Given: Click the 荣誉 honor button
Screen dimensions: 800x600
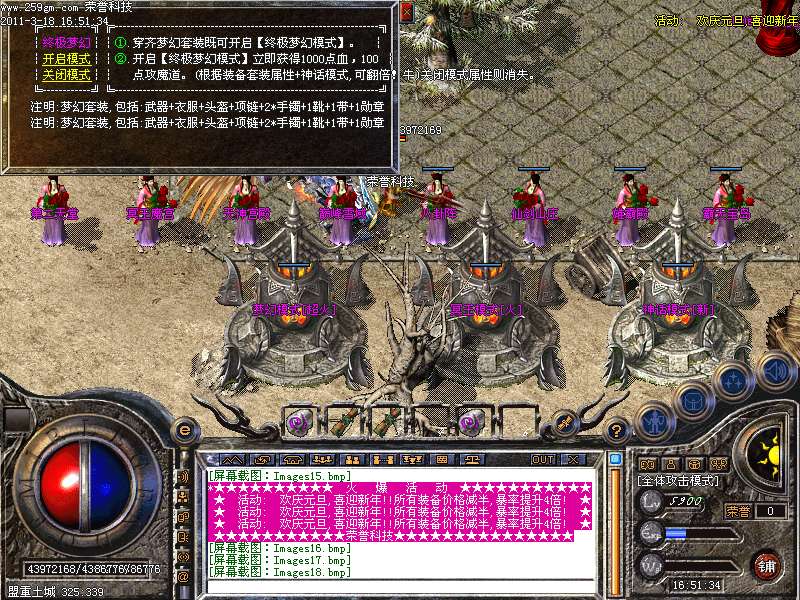Looking at the screenshot, I should 738,511.
